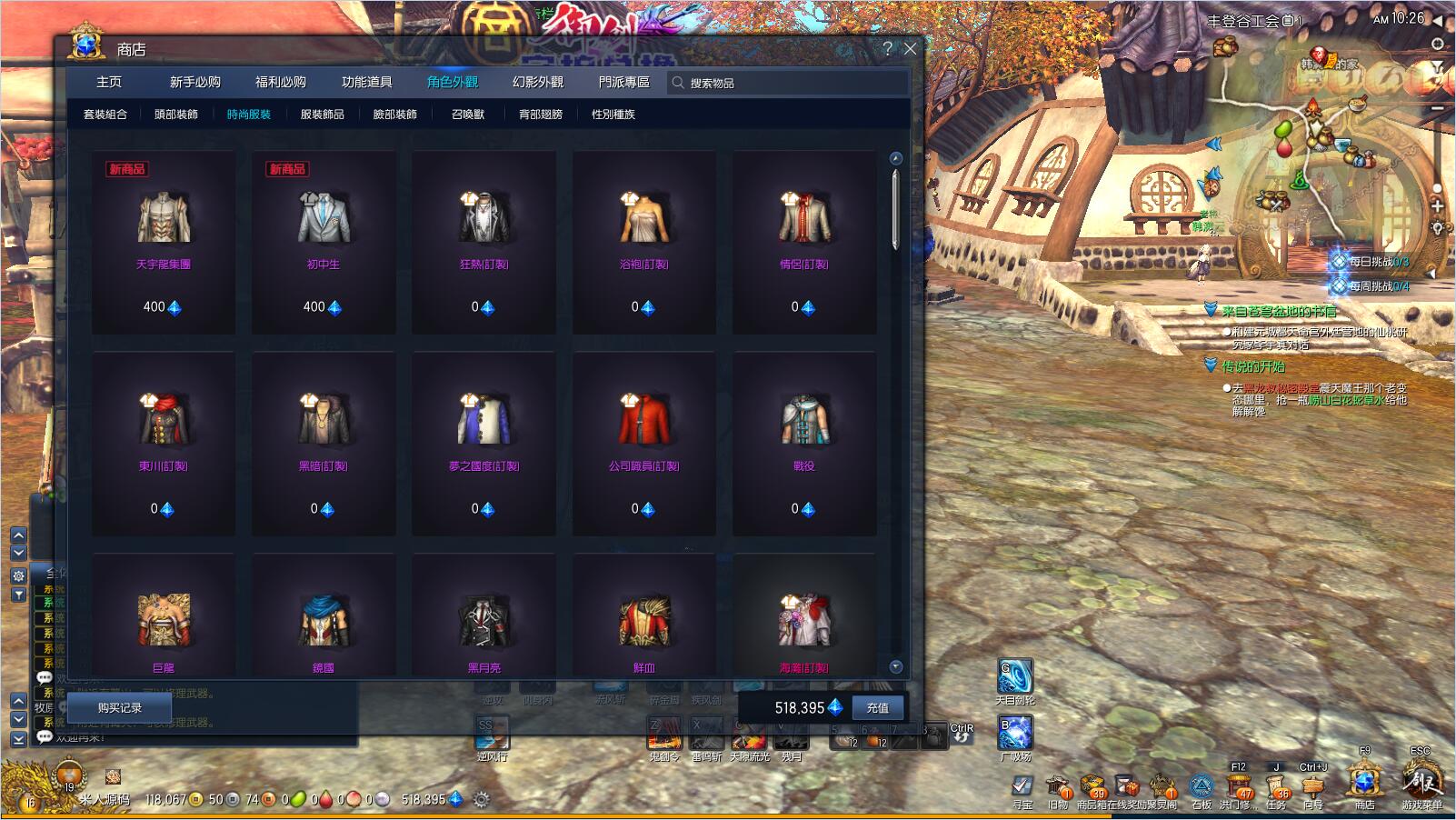The height and width of the screenshot is (820, 1456).
Task: Select the 頭部裝飾 subcategory
Action: [176, 115]
